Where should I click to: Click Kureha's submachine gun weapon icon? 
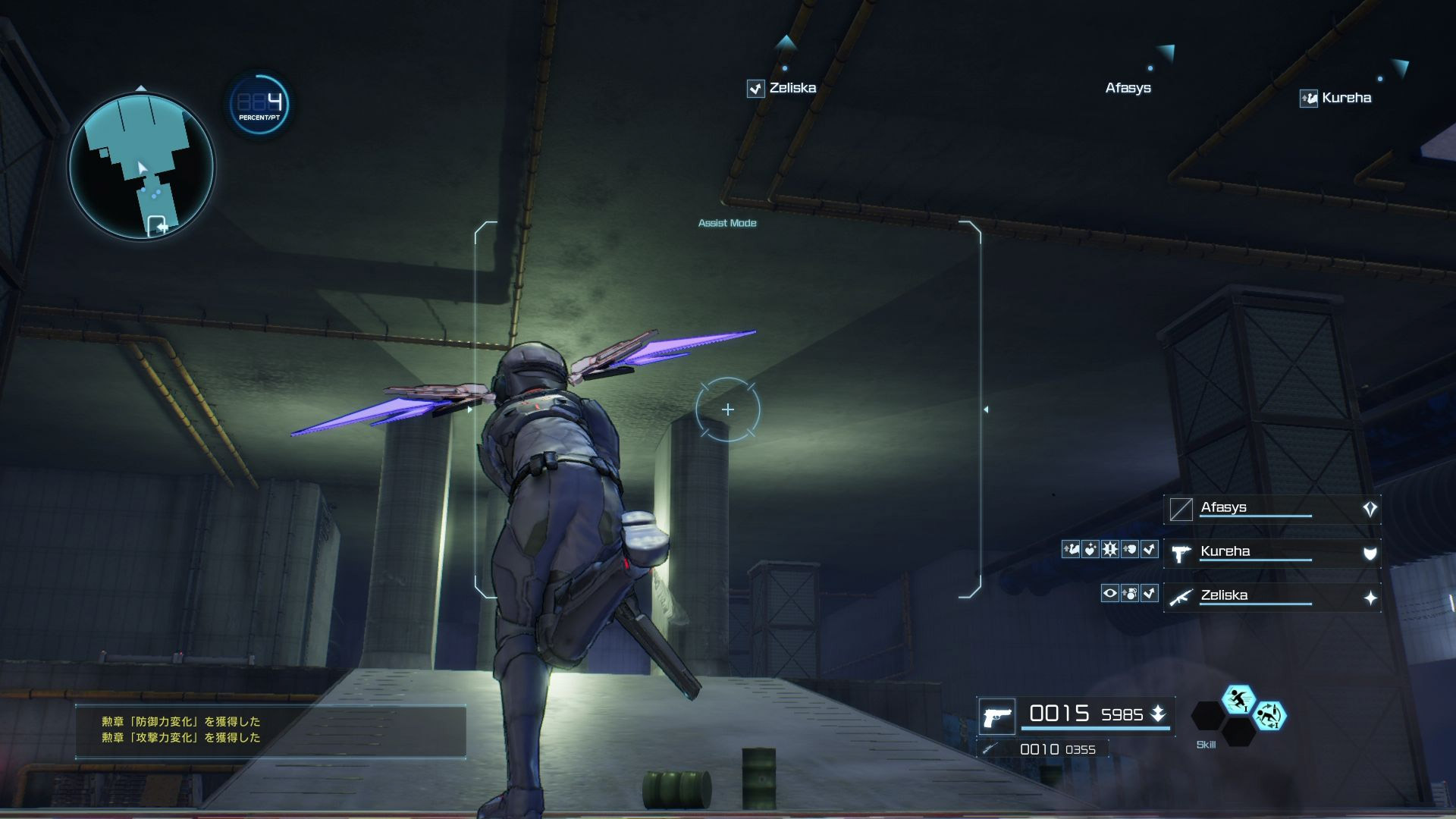pos(1181,554)
